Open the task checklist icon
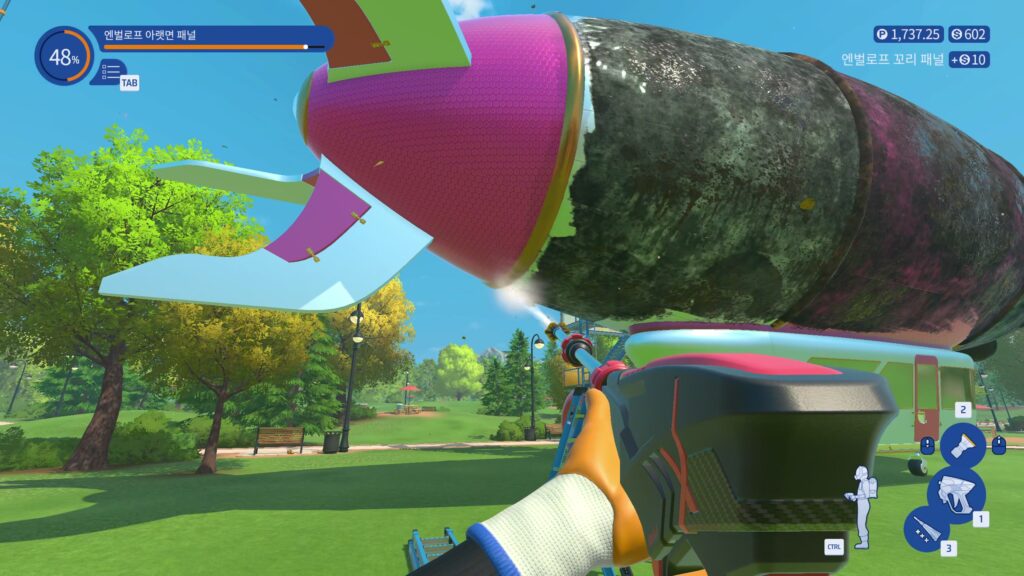This screenshot has width=1024, height=576. point(109,72)
